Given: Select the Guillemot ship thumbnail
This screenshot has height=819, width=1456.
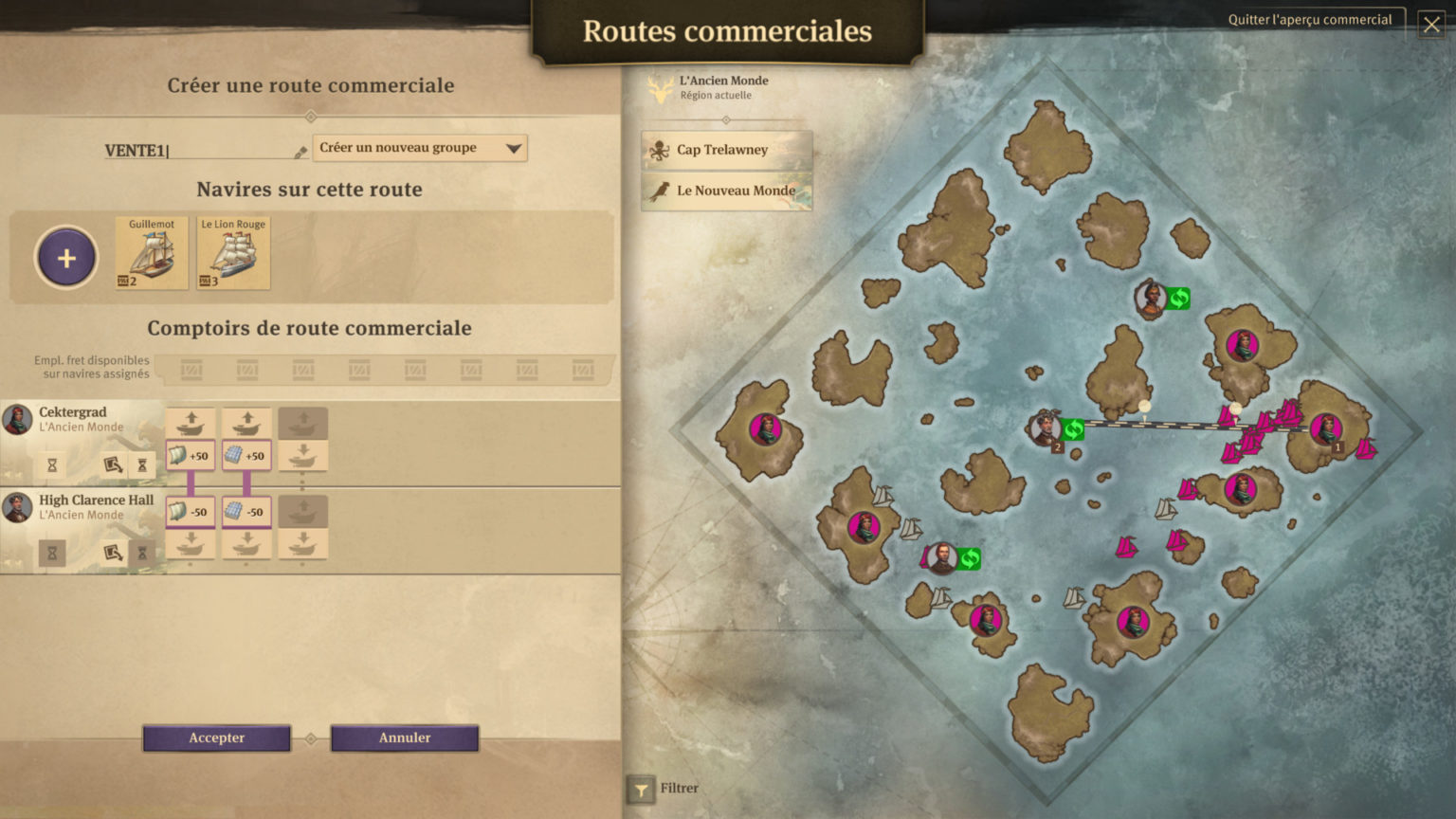Looking at the screenshot, I should point(151,251).
